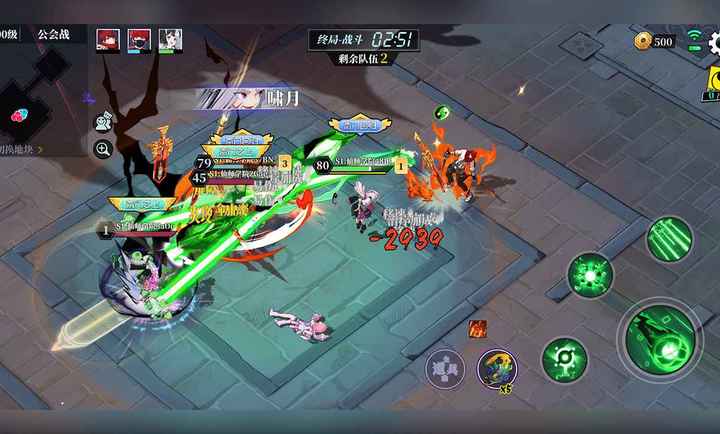Tap the yellow icon below the gear

[712, 80]
